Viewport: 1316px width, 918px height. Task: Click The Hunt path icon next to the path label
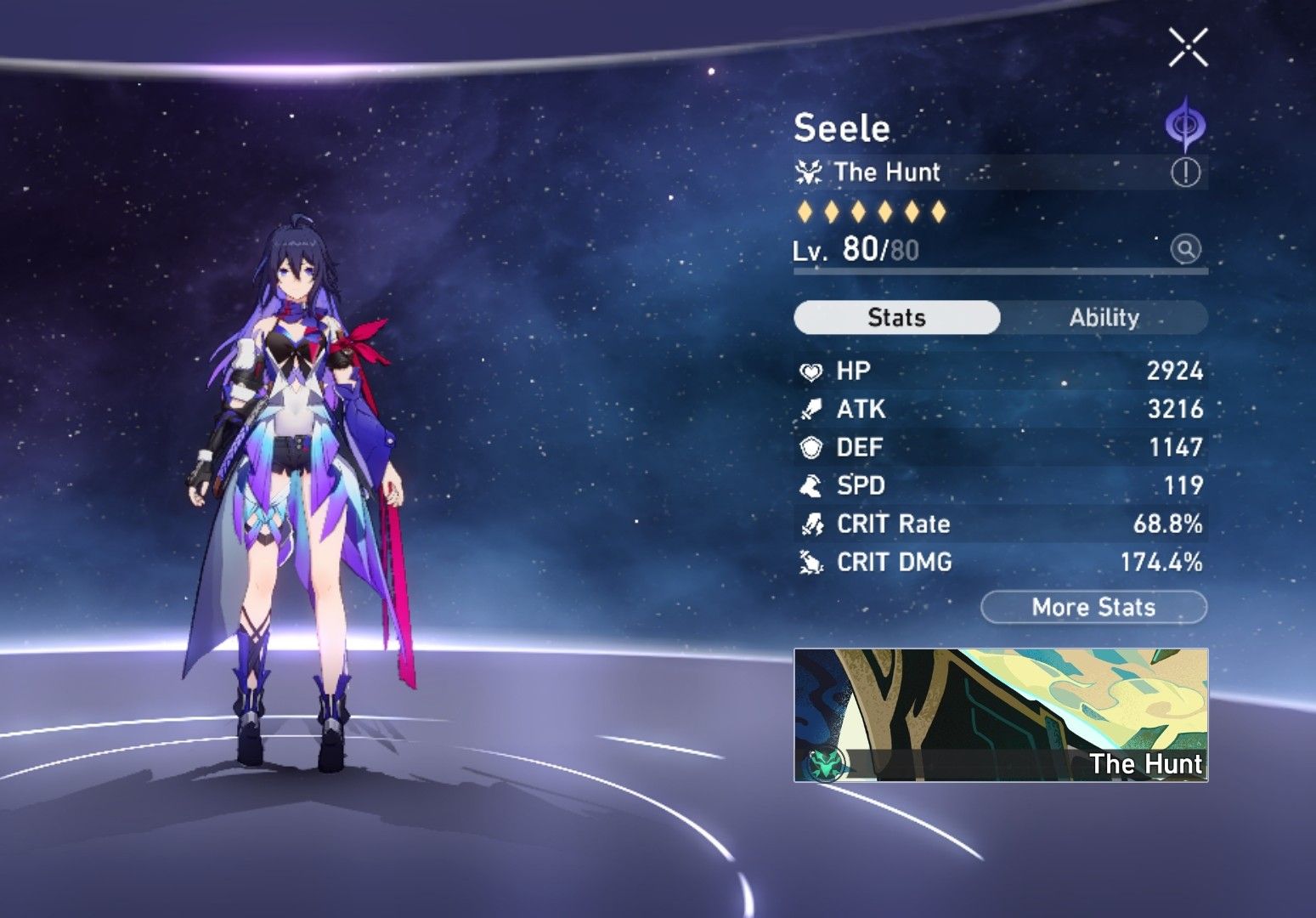[808, 173]
